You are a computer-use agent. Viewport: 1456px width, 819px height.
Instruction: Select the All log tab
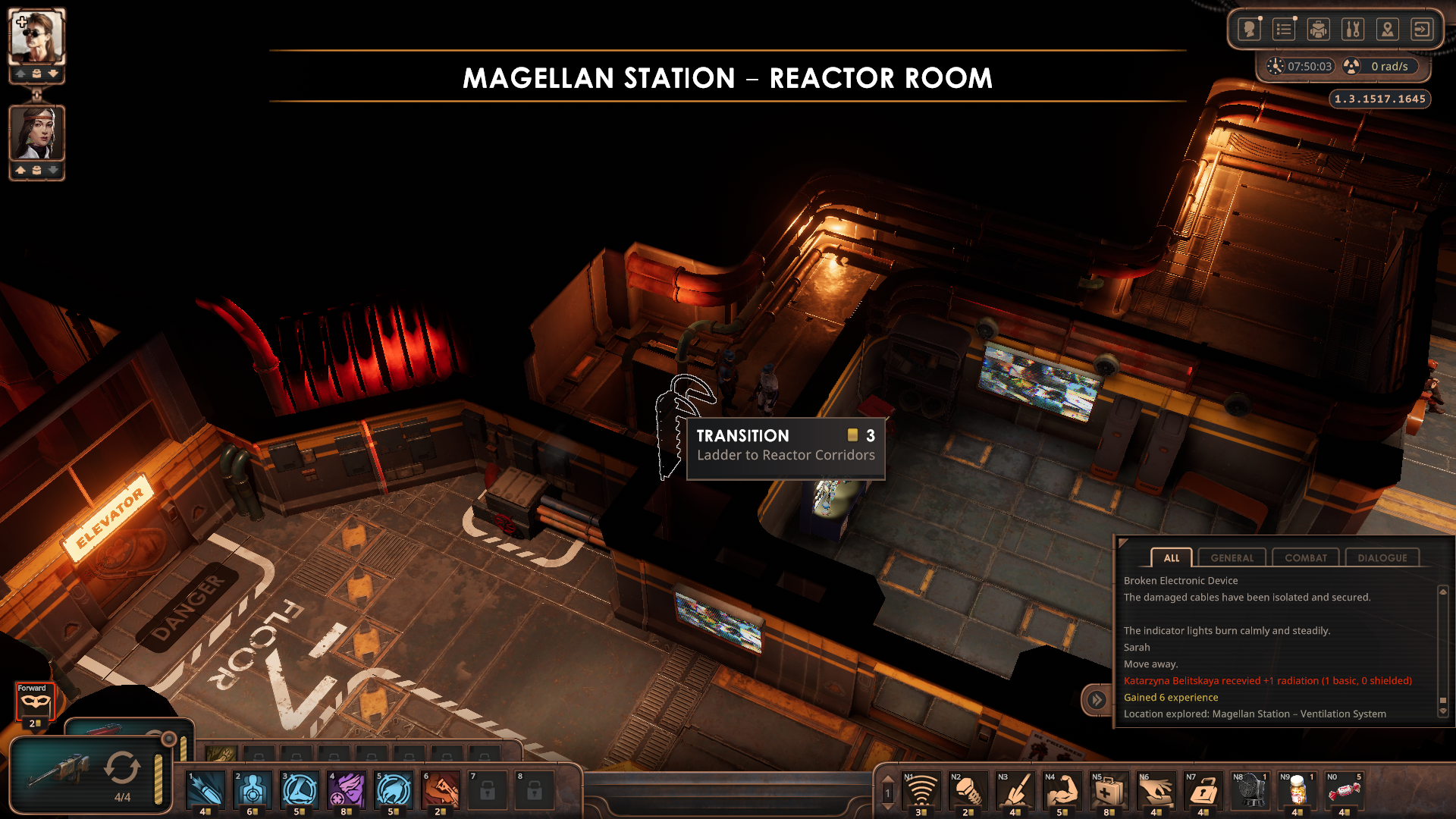coord(1171,557)
